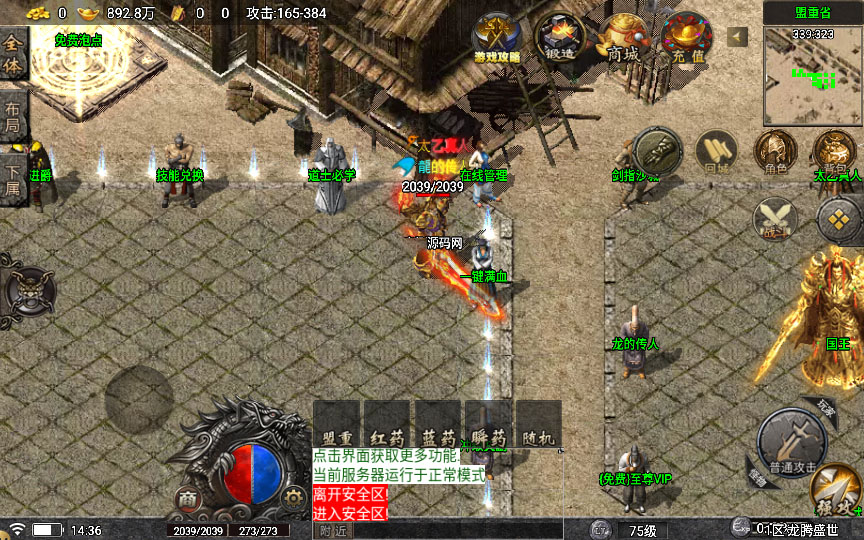
Task: Open the 游戏攻略 game guide icon
Action: (x=496, y=39)
